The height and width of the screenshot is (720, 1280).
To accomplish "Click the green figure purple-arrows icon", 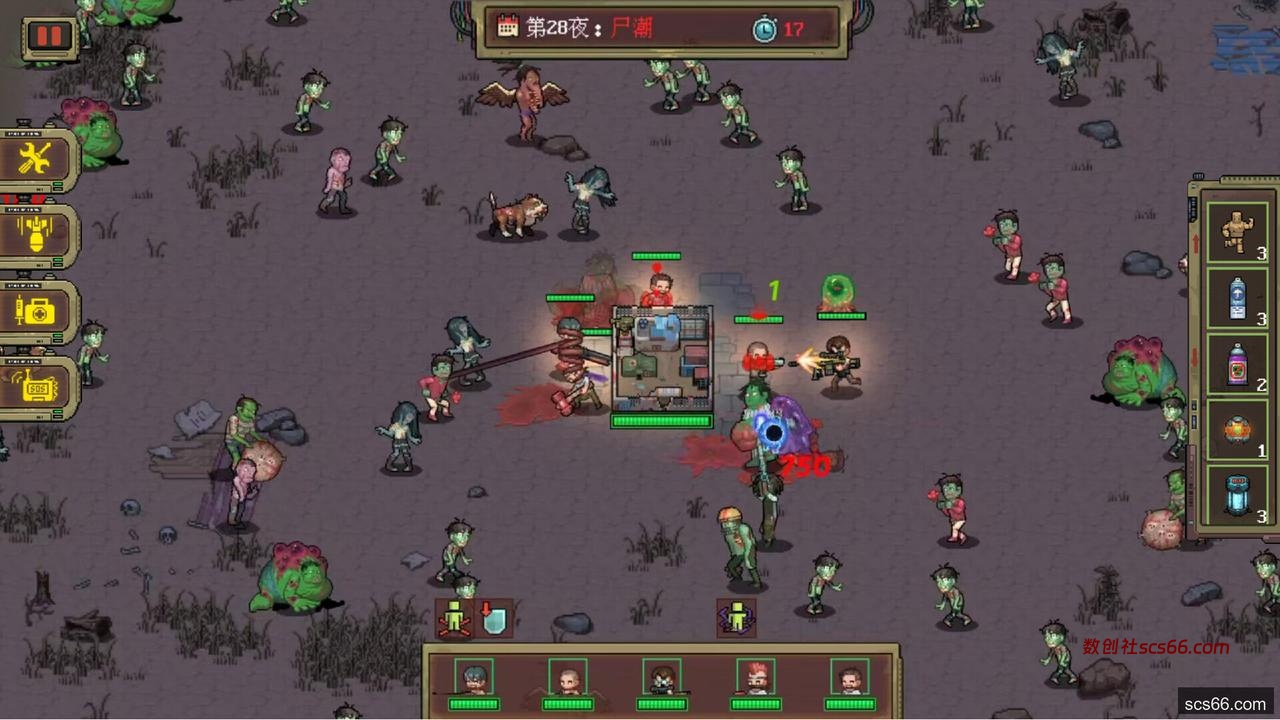I will [737, 618].
